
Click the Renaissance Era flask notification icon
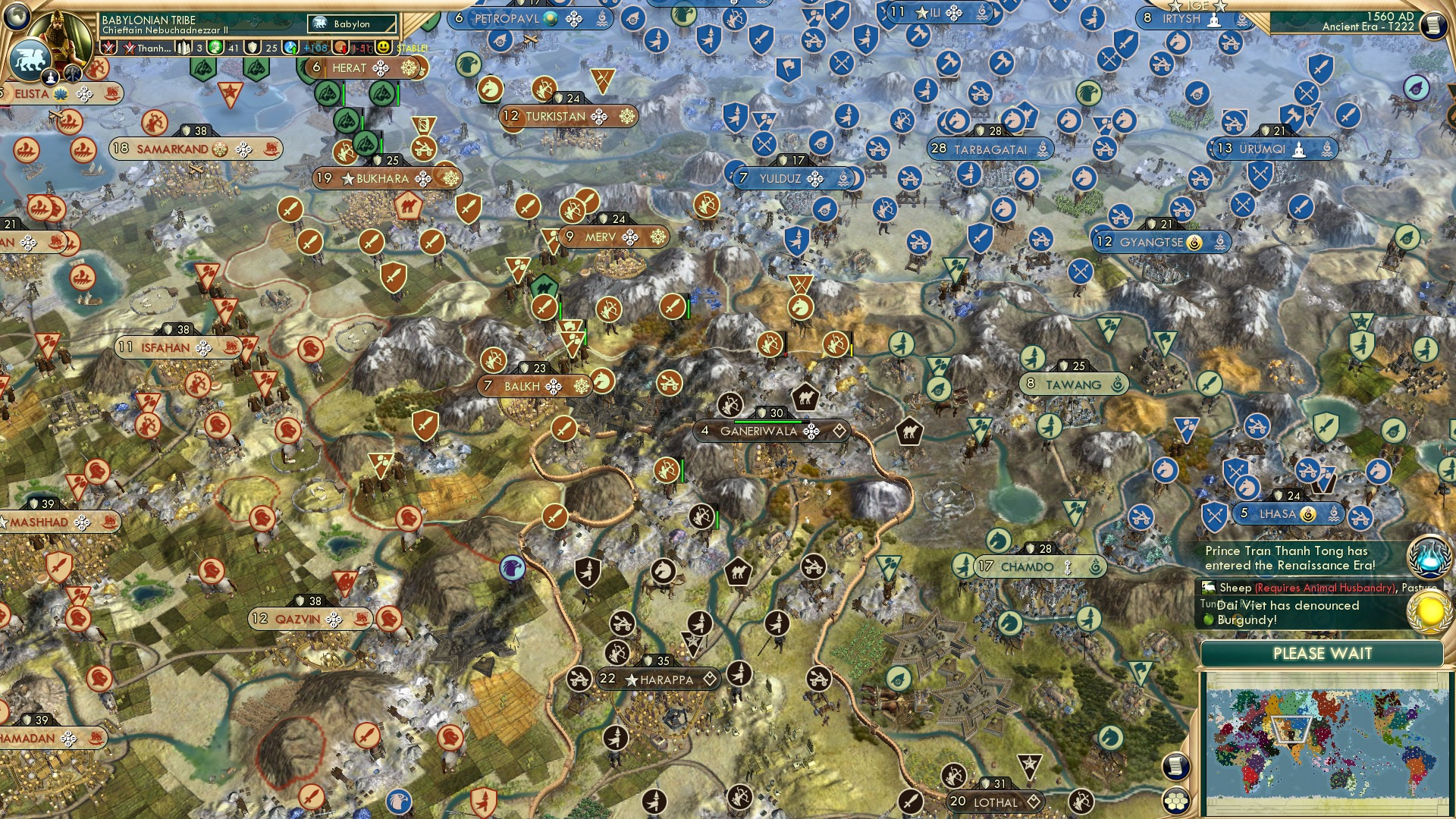tap(1428, 556)
